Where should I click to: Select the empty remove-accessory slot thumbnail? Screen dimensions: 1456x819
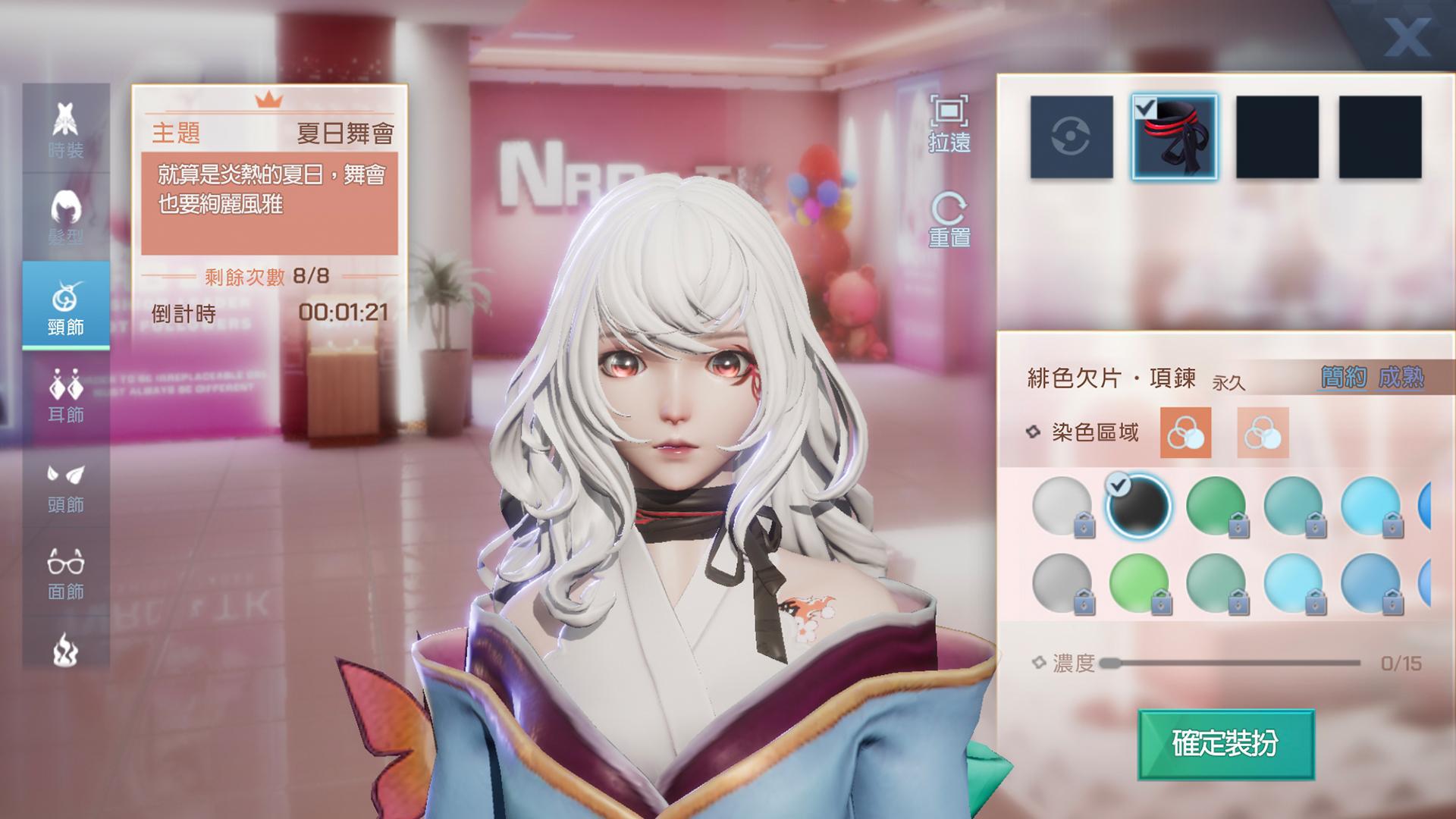pyautogui.click(x=1072, y=138)
